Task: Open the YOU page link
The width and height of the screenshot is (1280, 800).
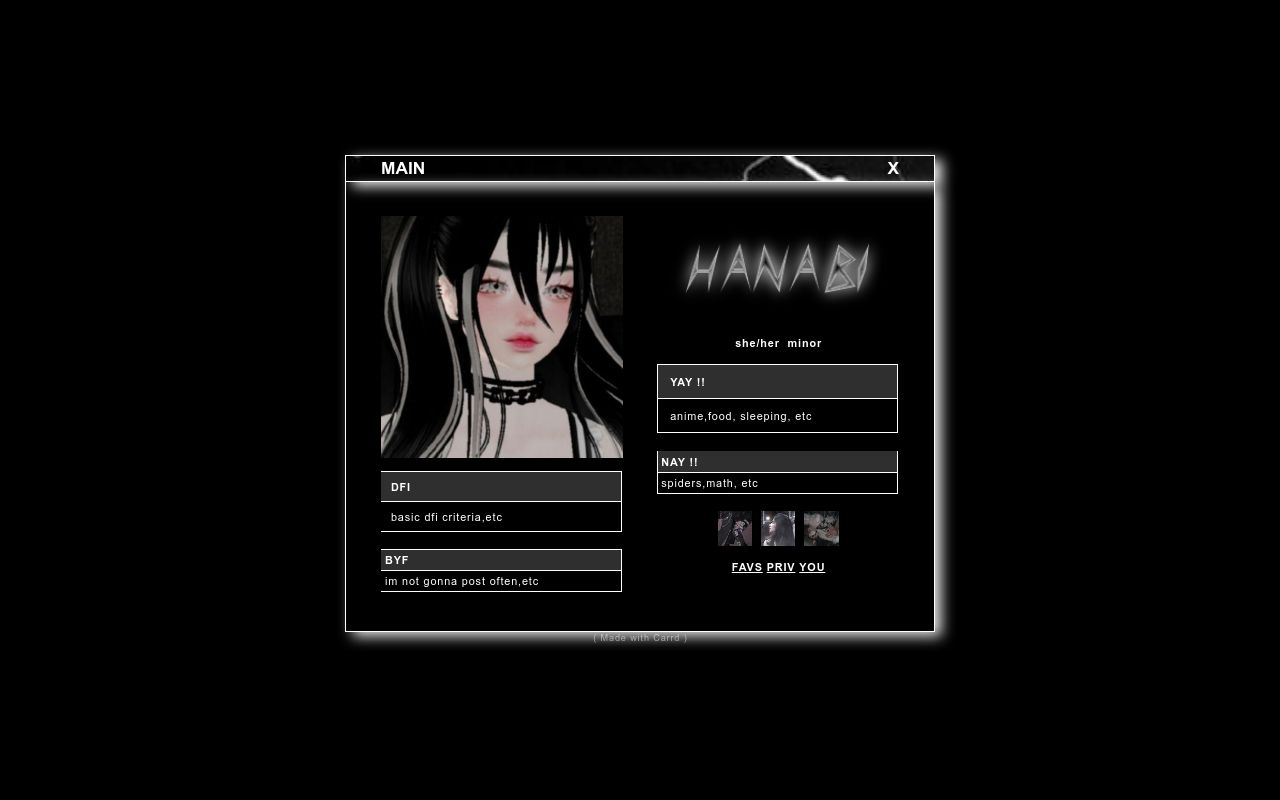Action: [x=811, y=567]
